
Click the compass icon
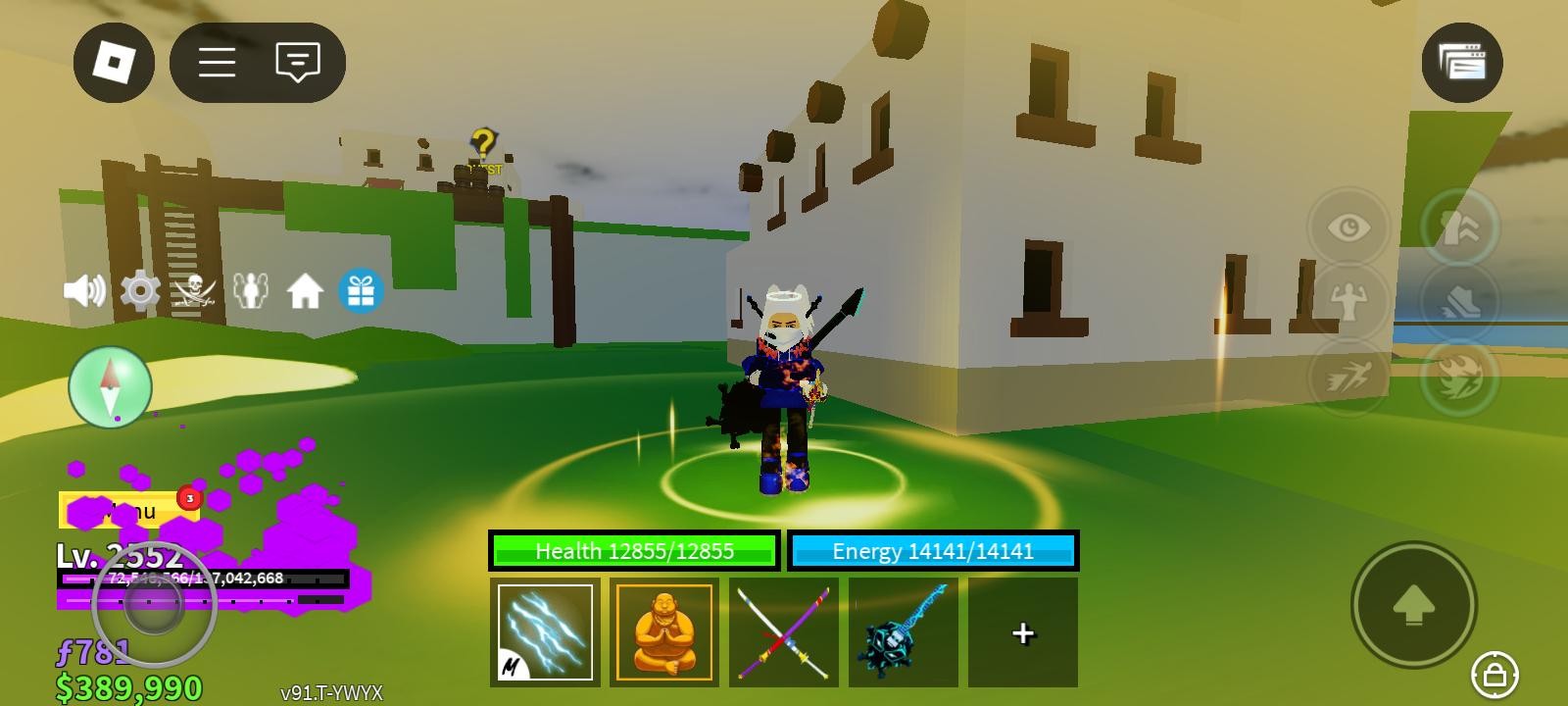click(x=110, y=387)
